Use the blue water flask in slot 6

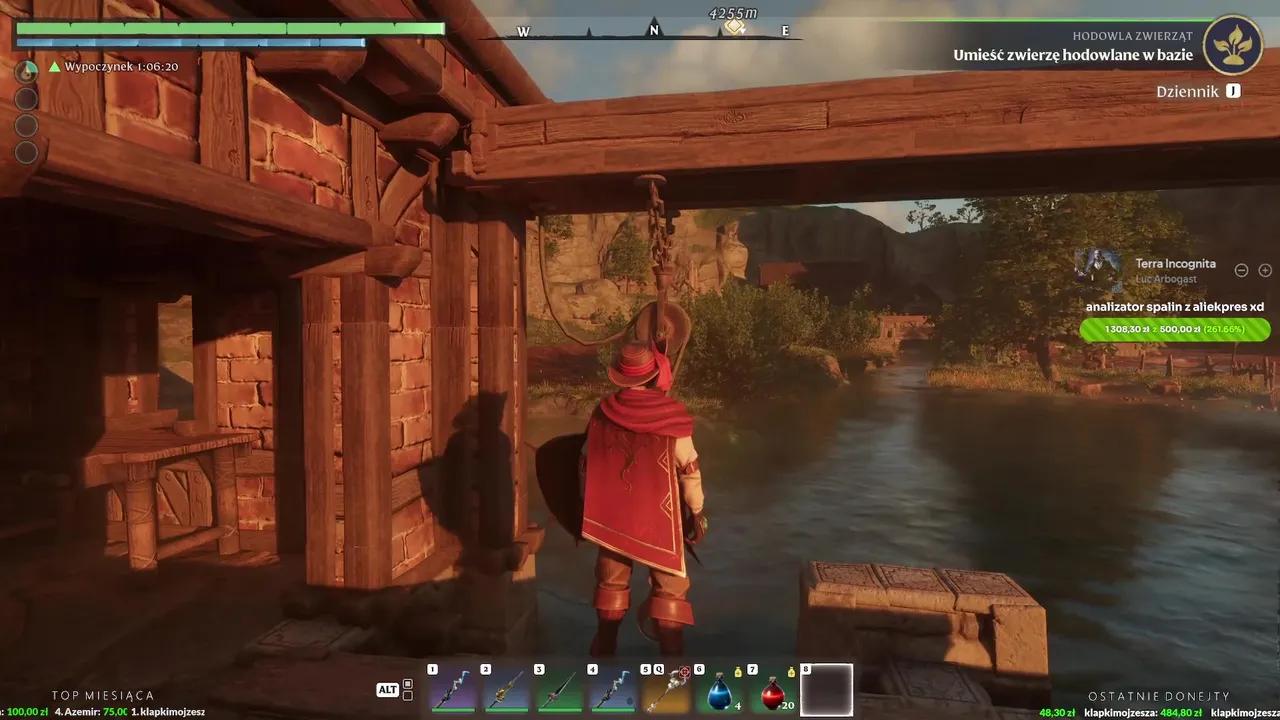(720, 692)
